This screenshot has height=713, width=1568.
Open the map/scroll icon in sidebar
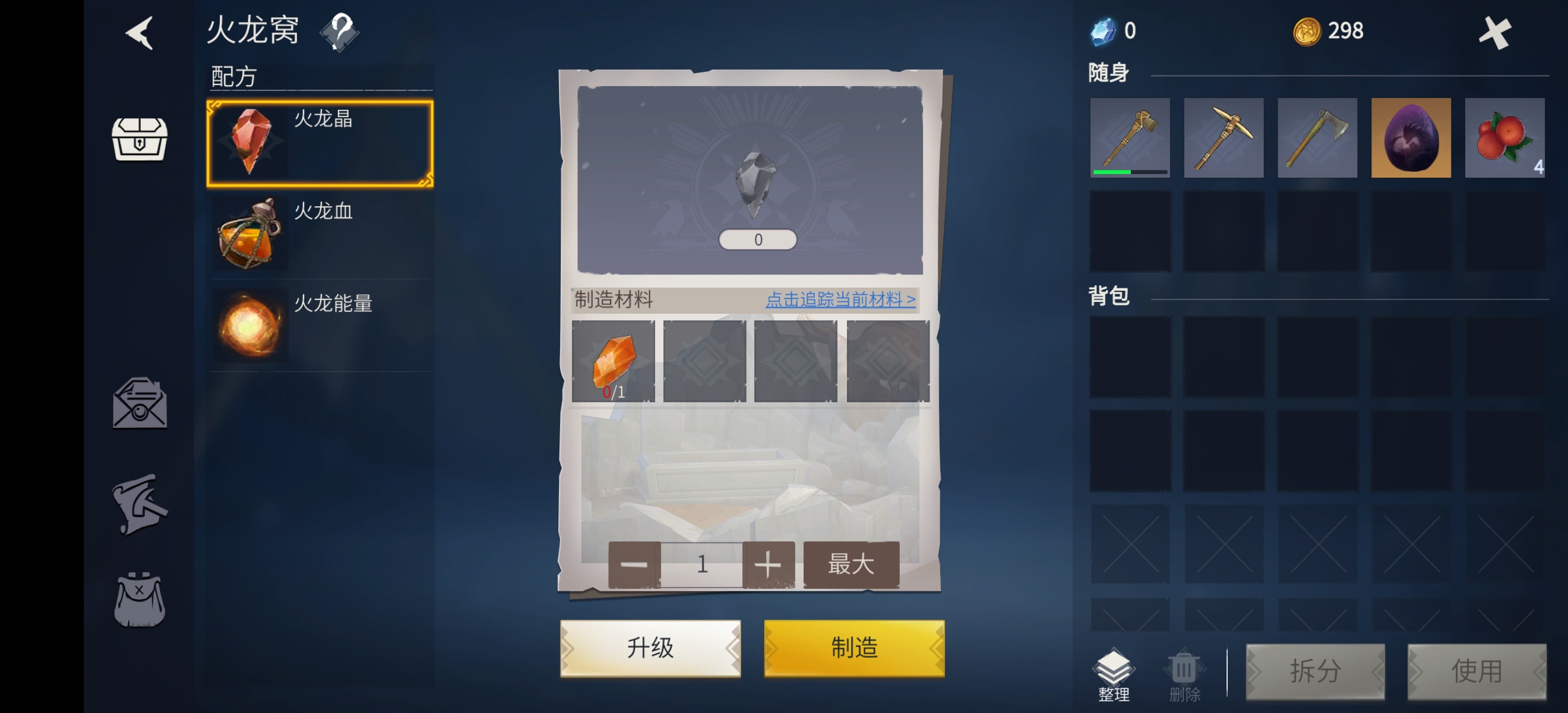pos(139,504)
